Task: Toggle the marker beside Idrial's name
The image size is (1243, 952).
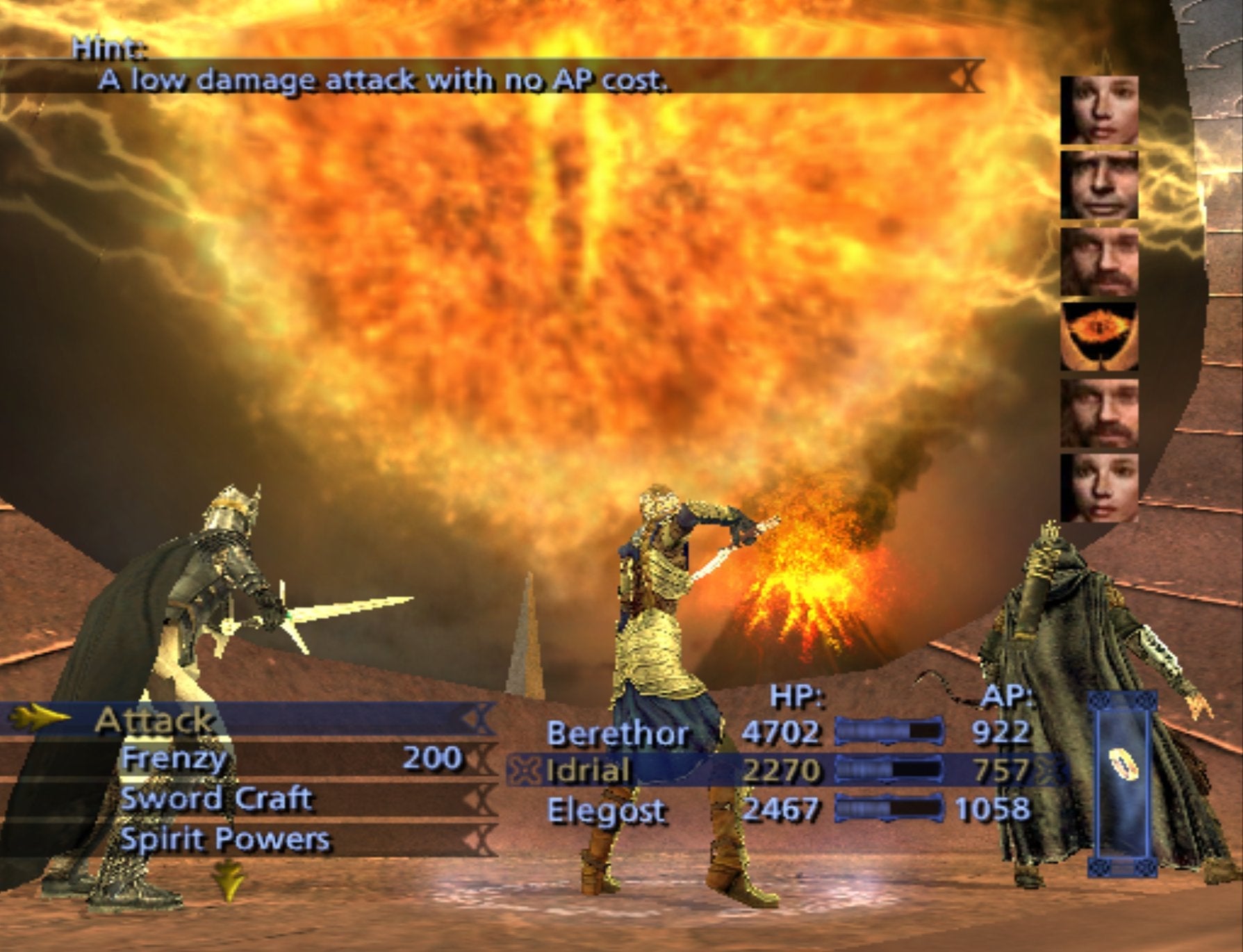Action: point(524,771)
